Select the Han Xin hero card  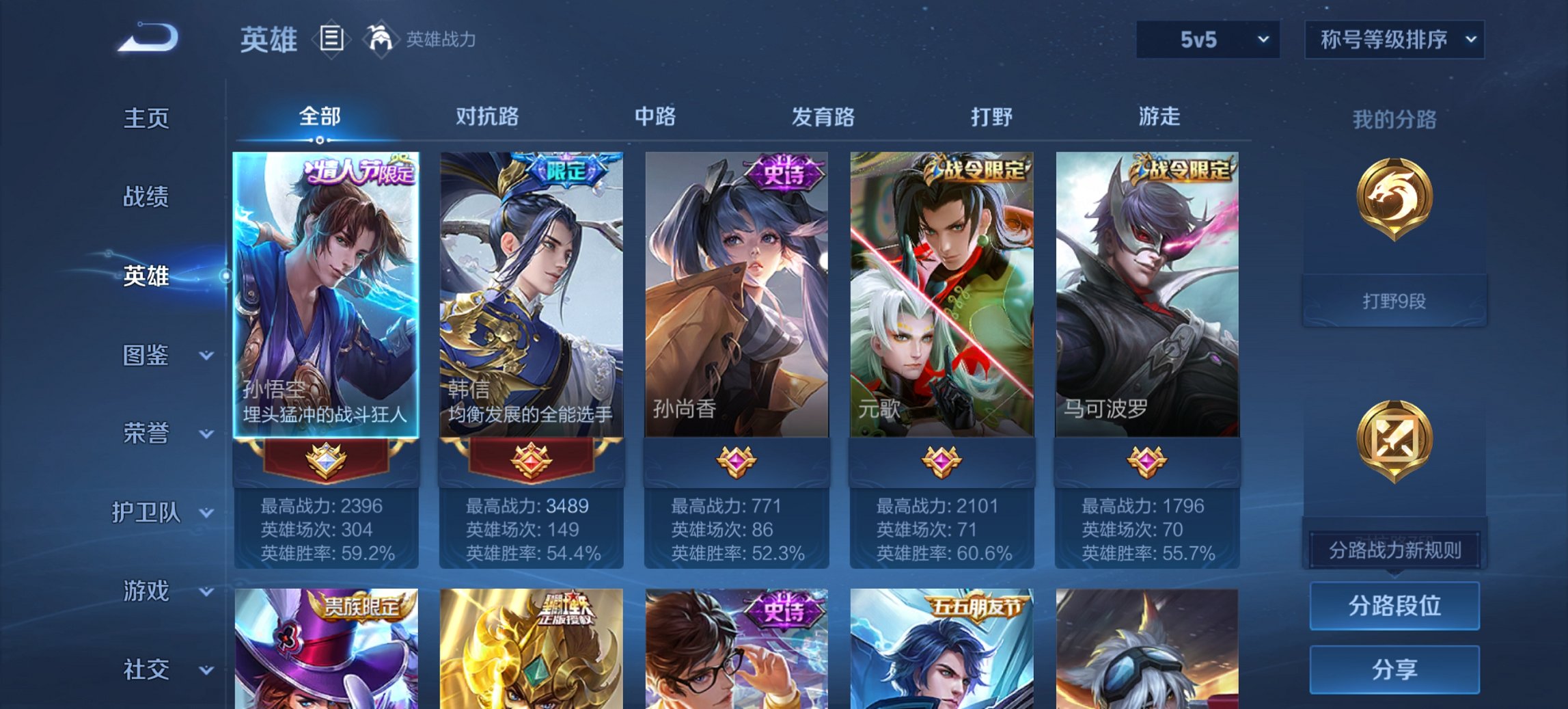[532, 294]
